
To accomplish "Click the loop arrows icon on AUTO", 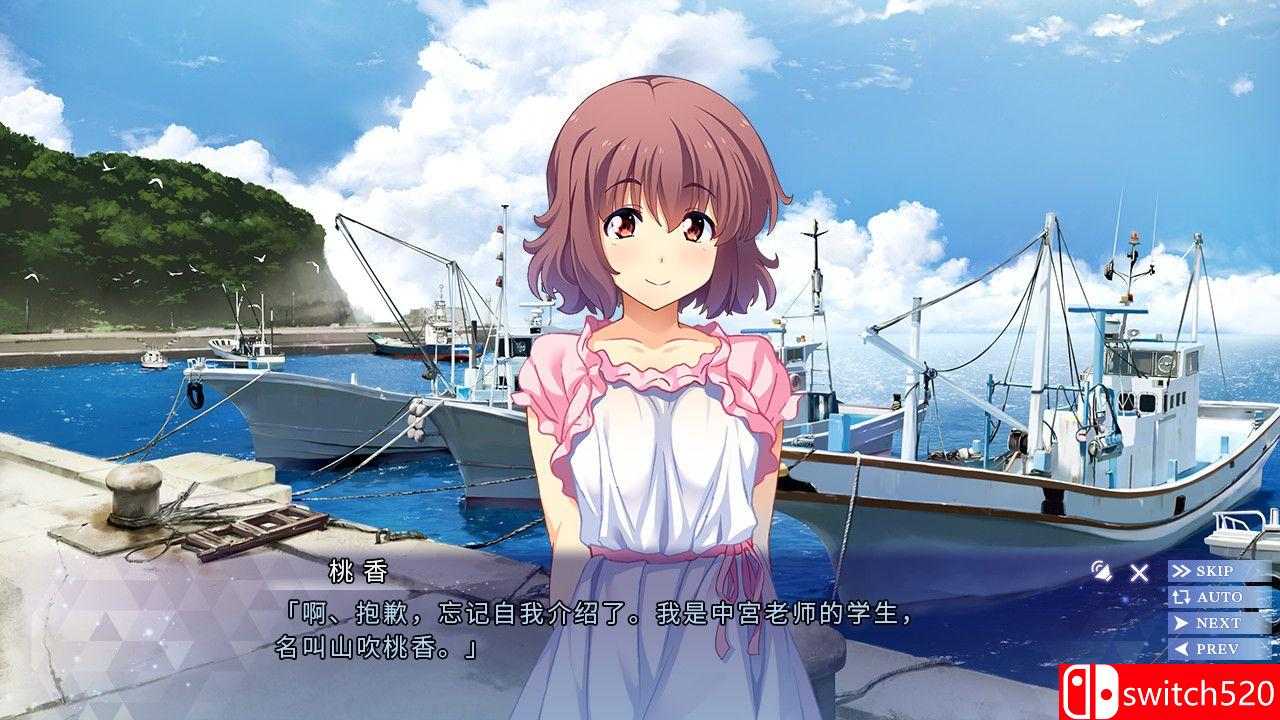I will [x=1183, y=596].
